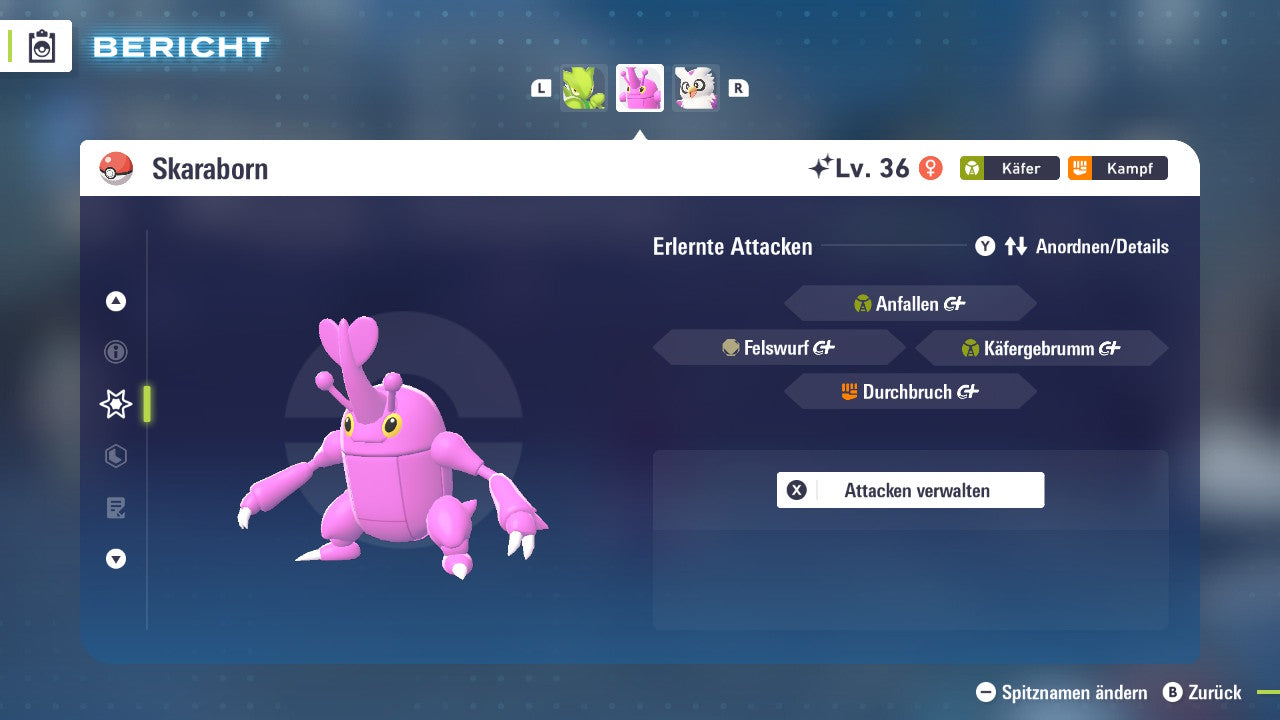This screenshot has height=720, width=1280.
Task: Expand the upward arrow above the sidebar
Action: click(115, 300)
